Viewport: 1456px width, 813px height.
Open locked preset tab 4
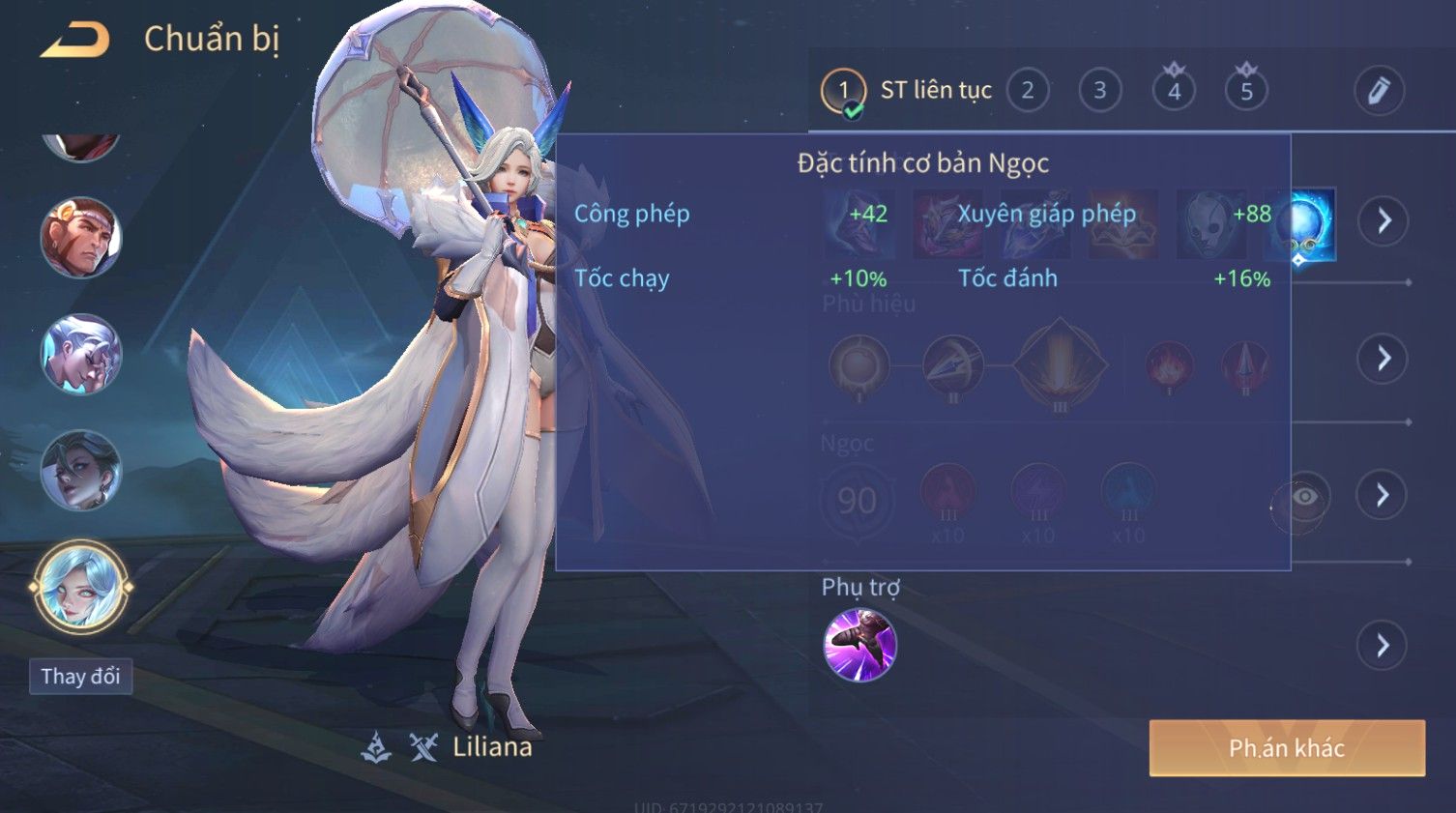[1174, 91]
